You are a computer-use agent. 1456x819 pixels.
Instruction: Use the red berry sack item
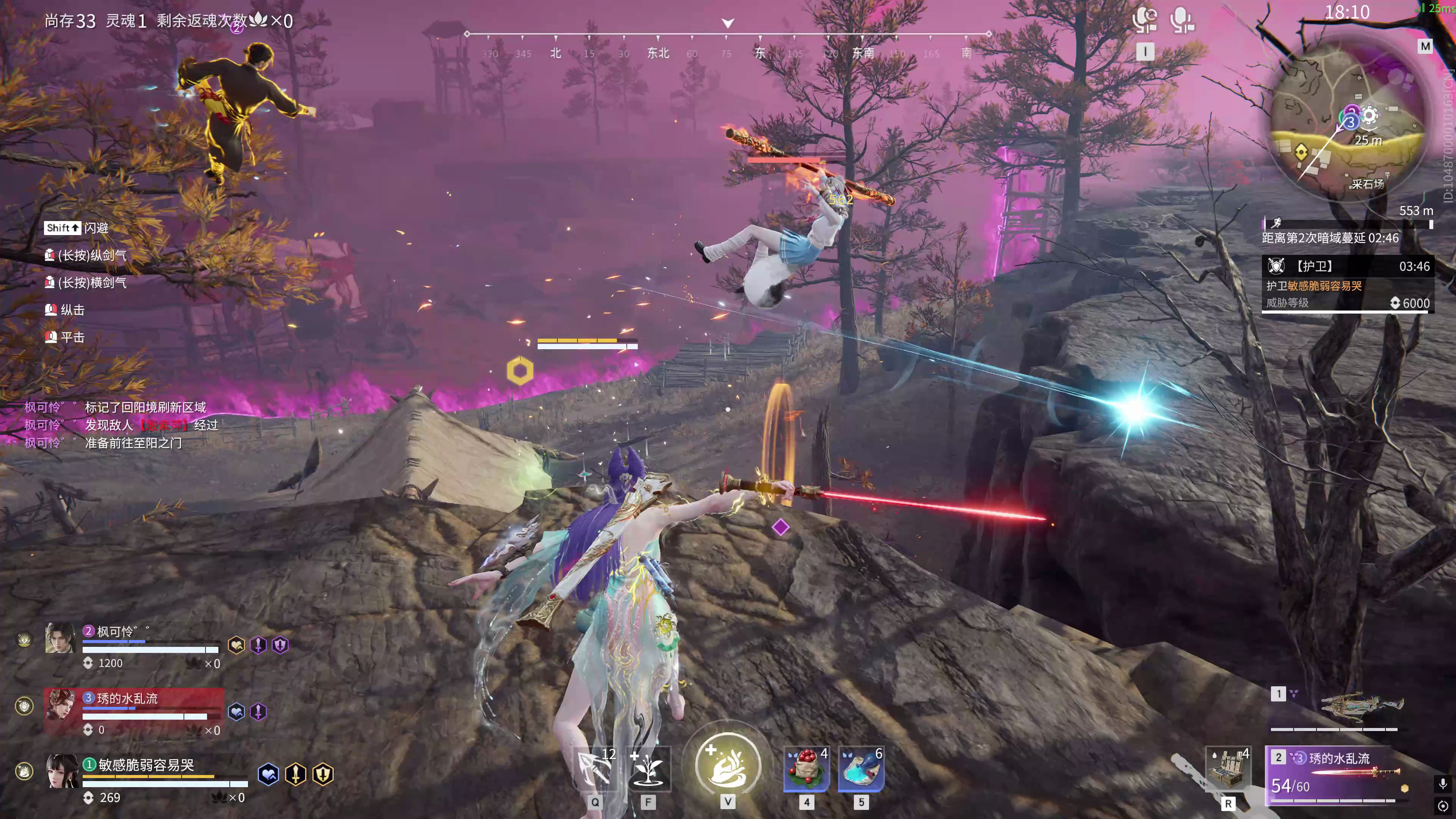click(806, 769)
